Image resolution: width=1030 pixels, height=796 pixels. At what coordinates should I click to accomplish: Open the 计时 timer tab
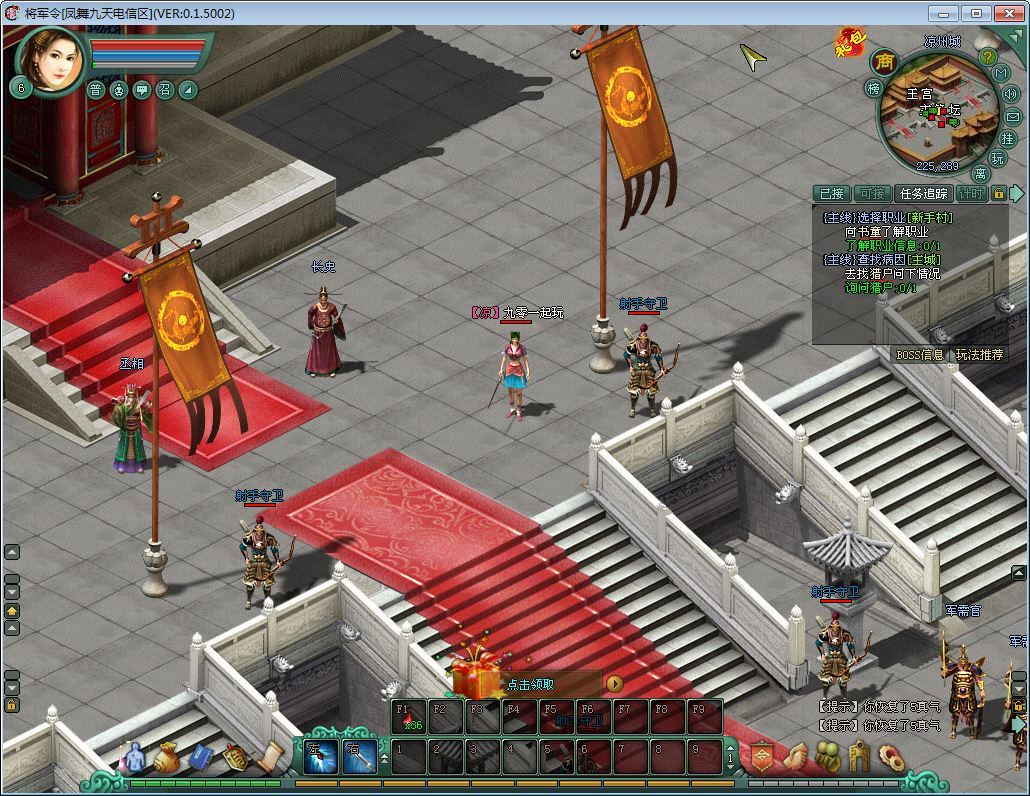click(x=970, y=194)
